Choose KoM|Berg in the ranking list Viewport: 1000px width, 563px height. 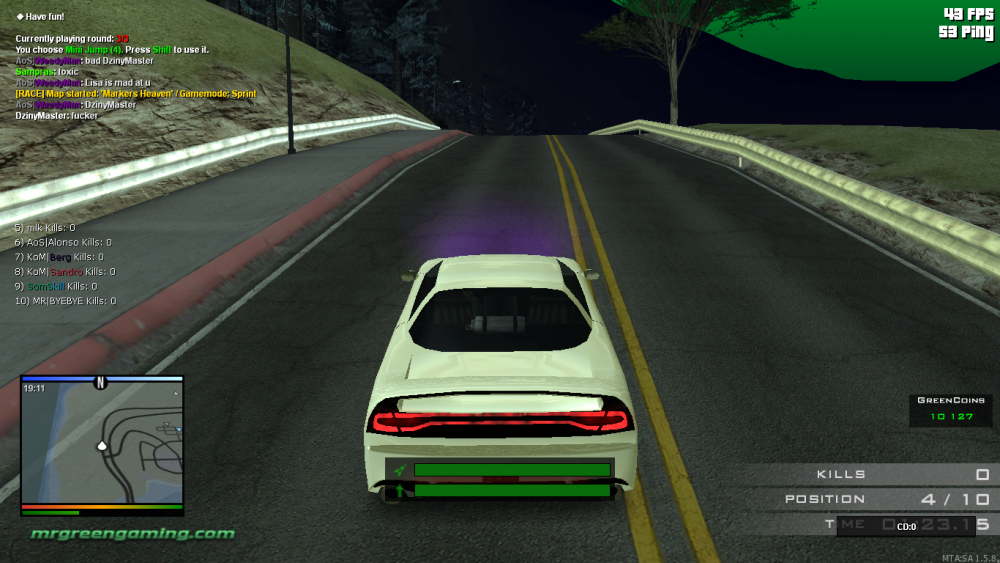(58, 257)
